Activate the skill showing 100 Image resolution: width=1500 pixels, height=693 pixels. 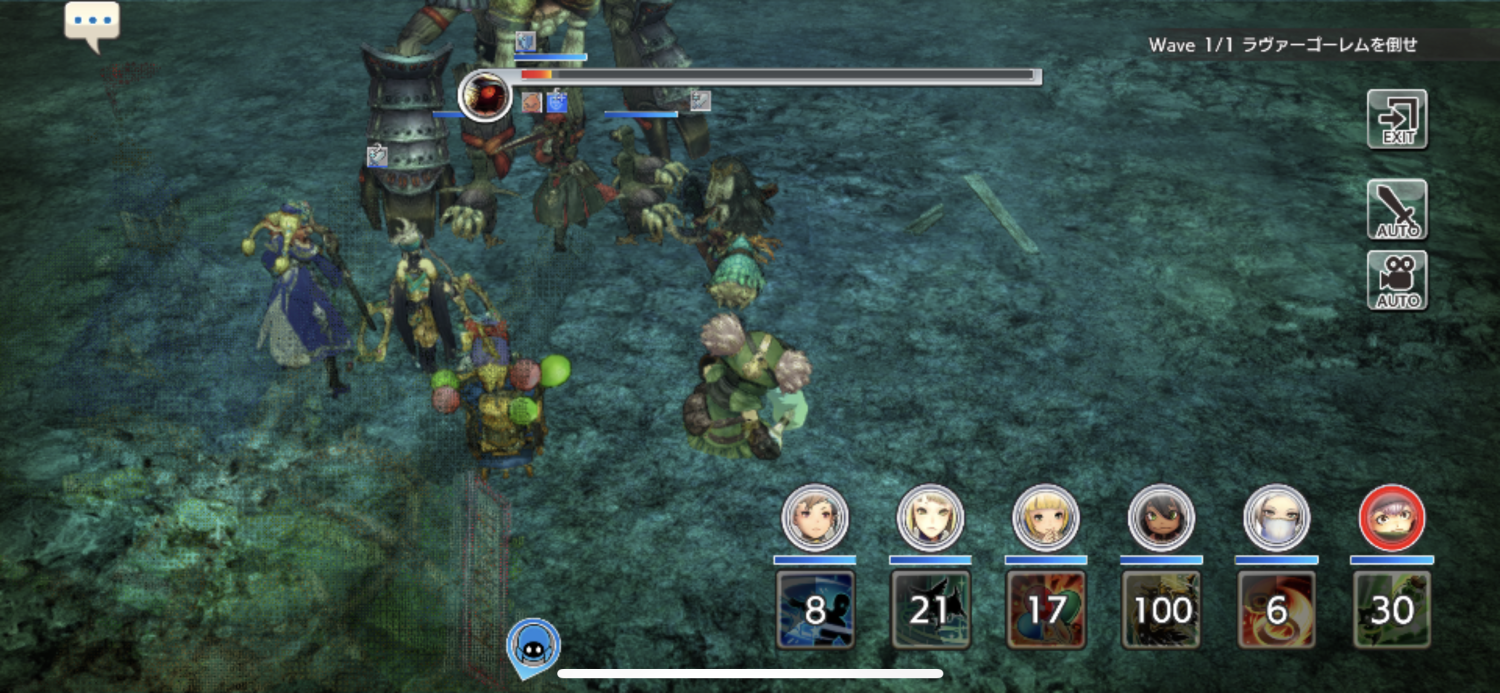coord(1161,609)
